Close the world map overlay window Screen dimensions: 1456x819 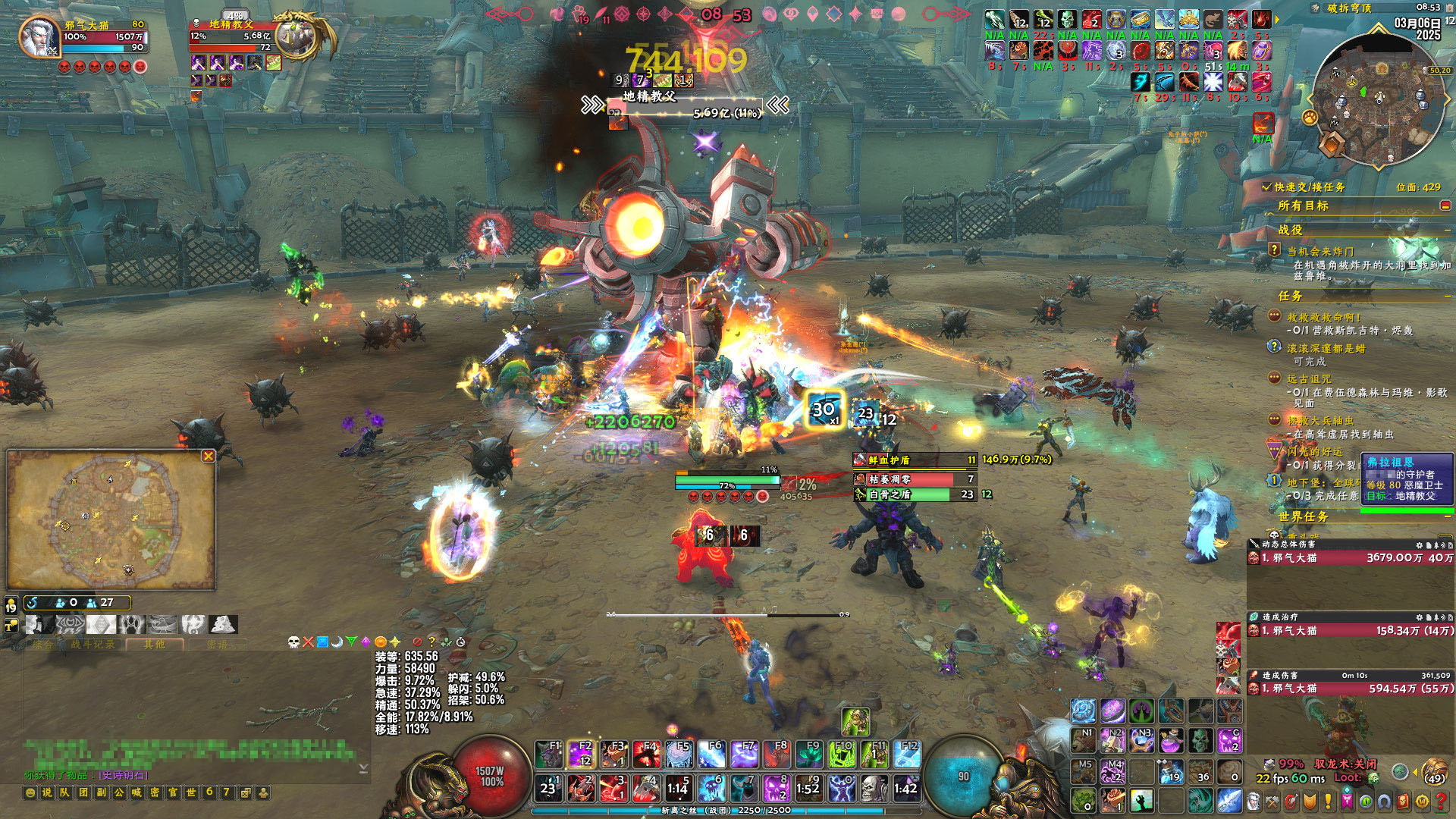click(208, 456)
